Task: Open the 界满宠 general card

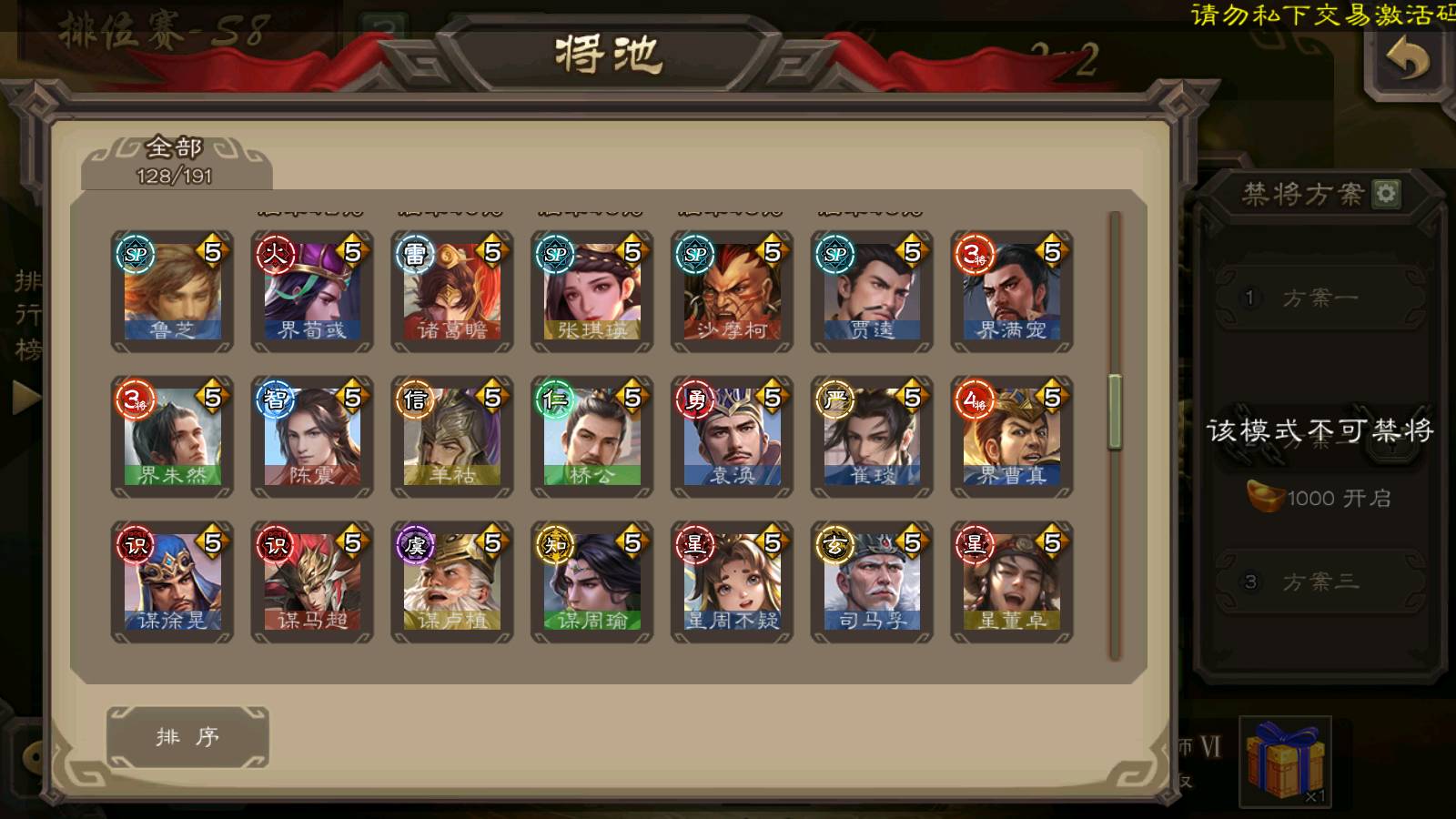Action: (x=1012, y=291)
